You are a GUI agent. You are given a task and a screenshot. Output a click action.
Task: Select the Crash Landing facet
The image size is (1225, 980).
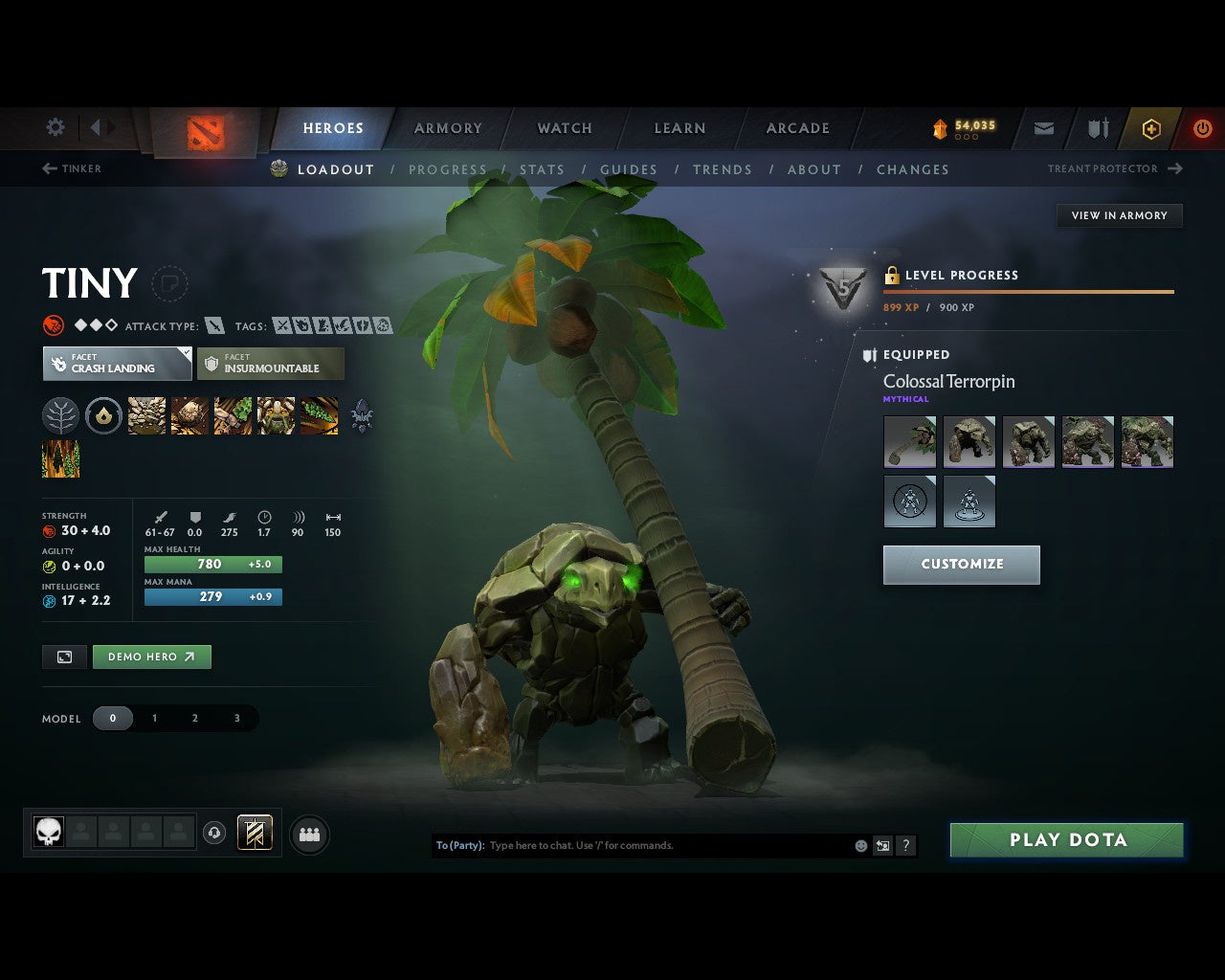click(x=117, y=364)
